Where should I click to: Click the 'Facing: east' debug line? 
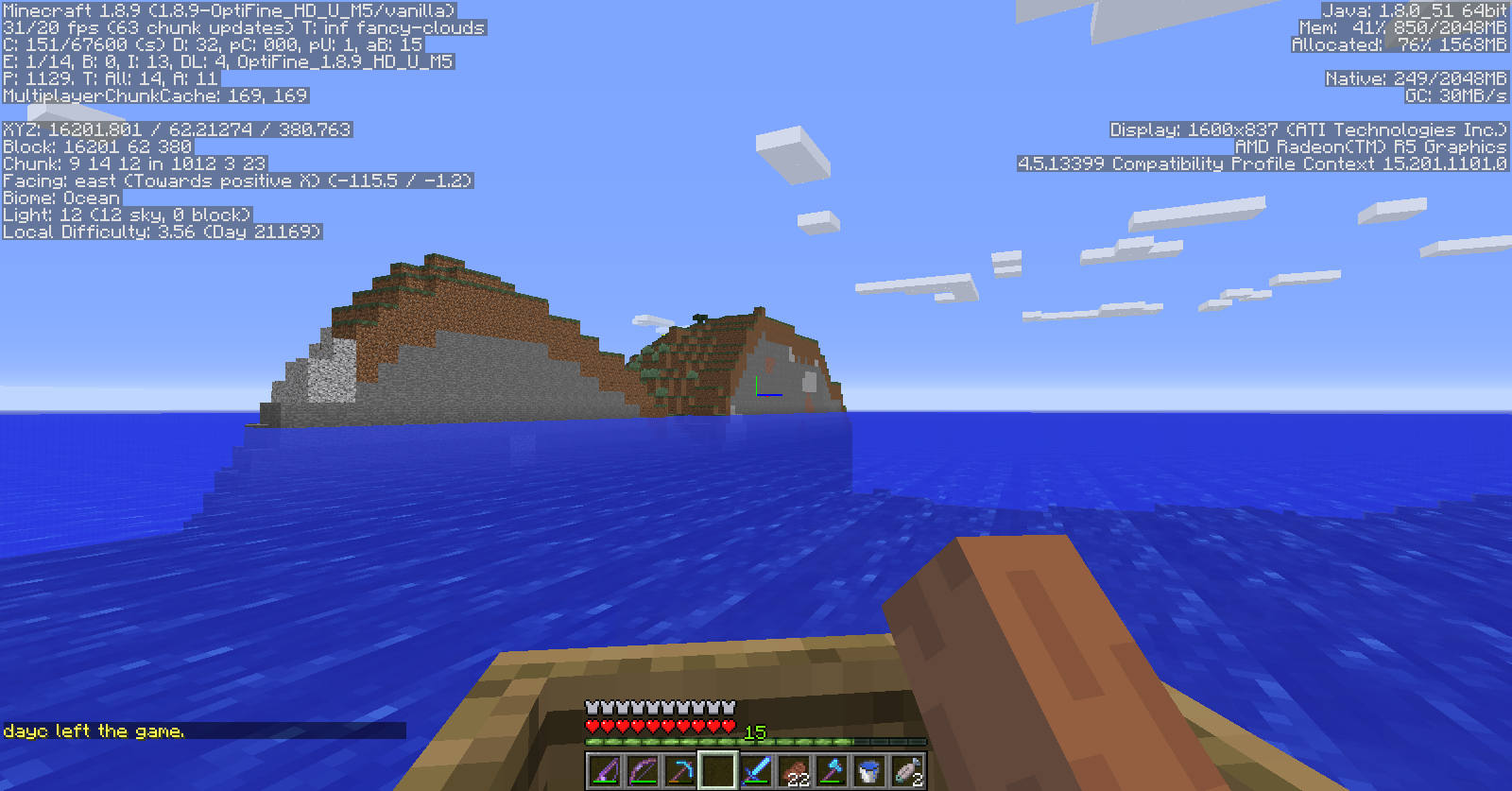point(236,181)
